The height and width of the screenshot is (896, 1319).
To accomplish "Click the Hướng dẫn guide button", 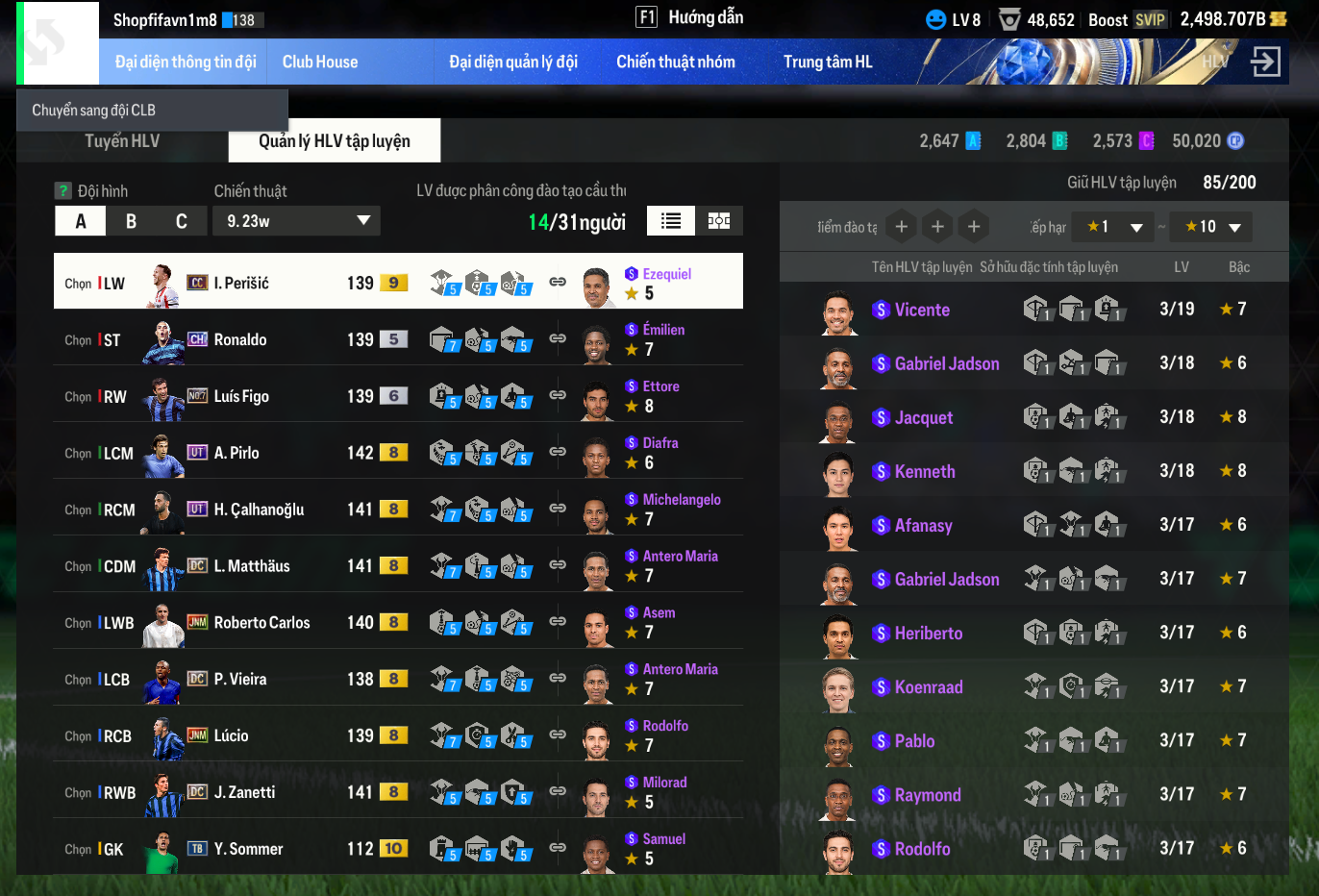I will coord(689,17).
